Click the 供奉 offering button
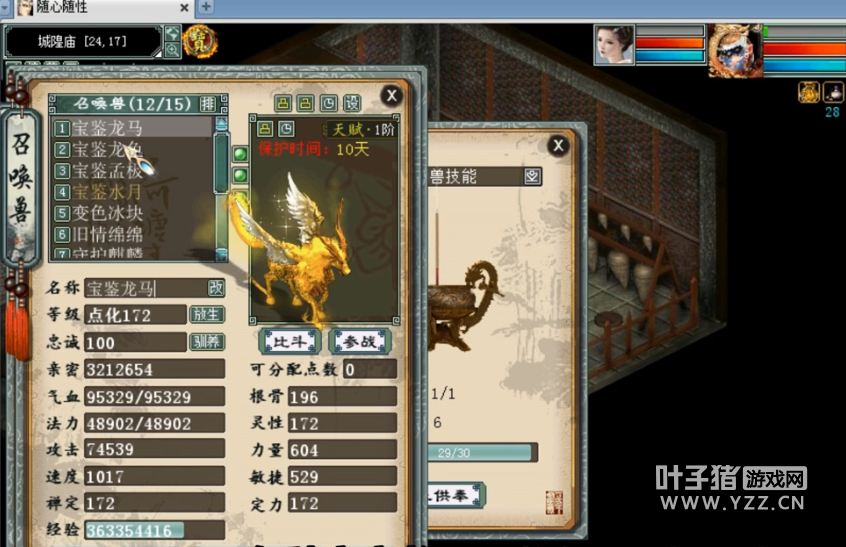The width and height of the screenshot is (846, 547). [x=458, y=495]
